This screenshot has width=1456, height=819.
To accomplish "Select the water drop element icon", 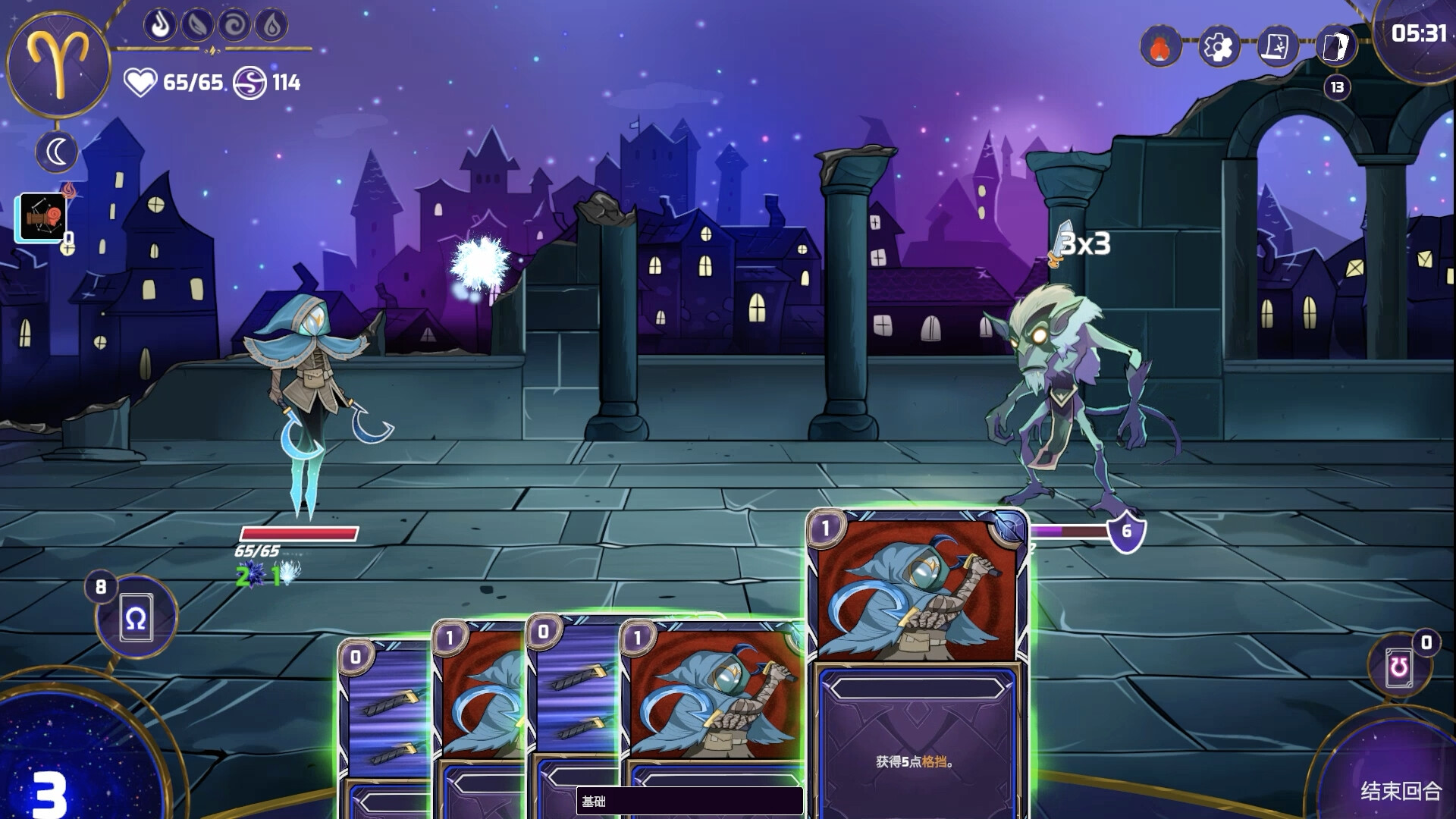I will [x=271, y=25].
